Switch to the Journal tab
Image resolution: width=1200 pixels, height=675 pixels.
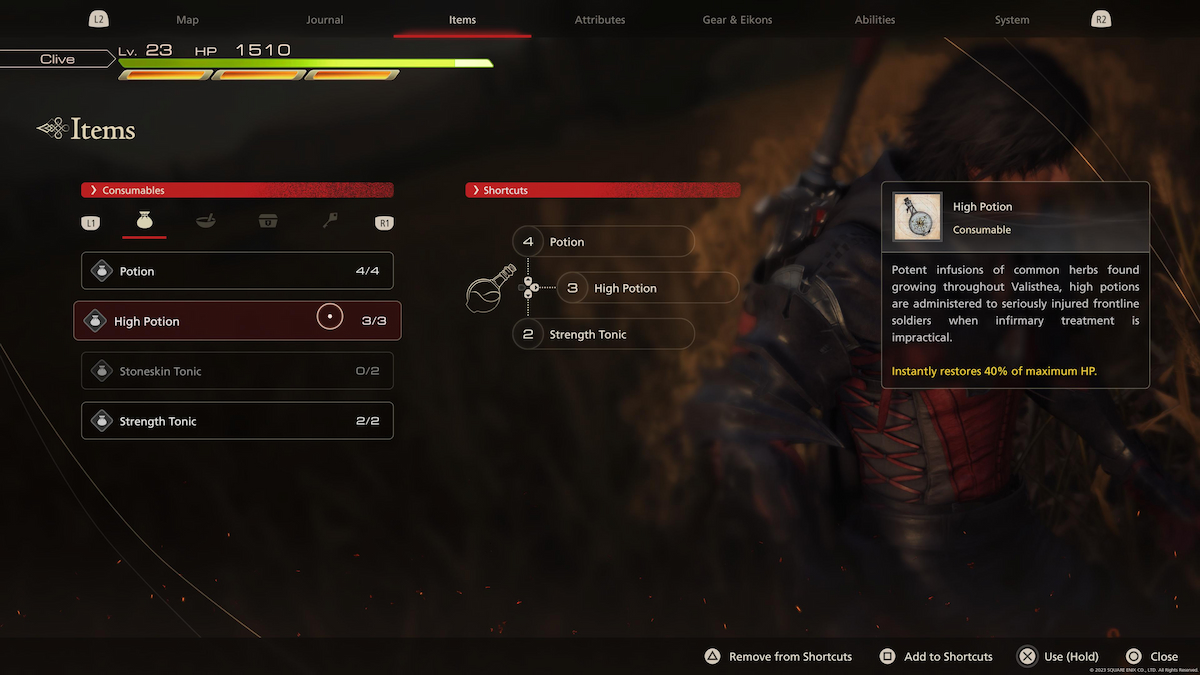click(324, 20)
